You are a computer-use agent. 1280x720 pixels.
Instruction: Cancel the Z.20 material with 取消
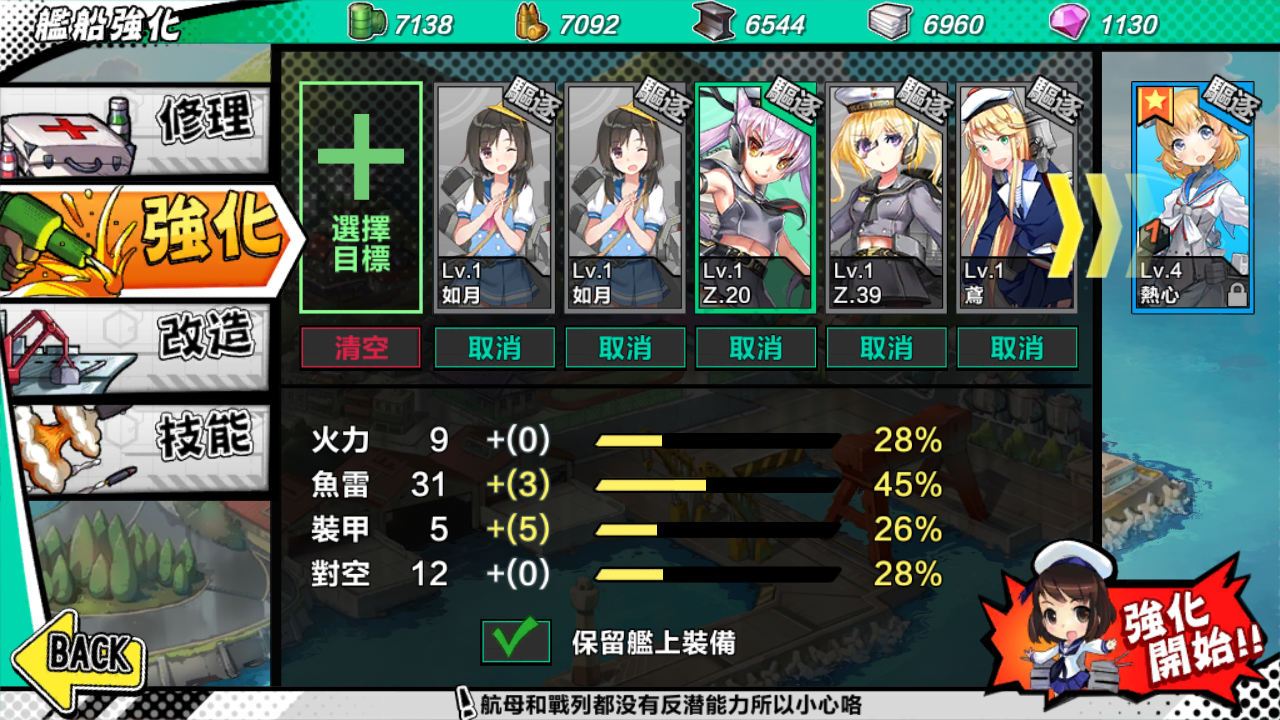[756, 348]
